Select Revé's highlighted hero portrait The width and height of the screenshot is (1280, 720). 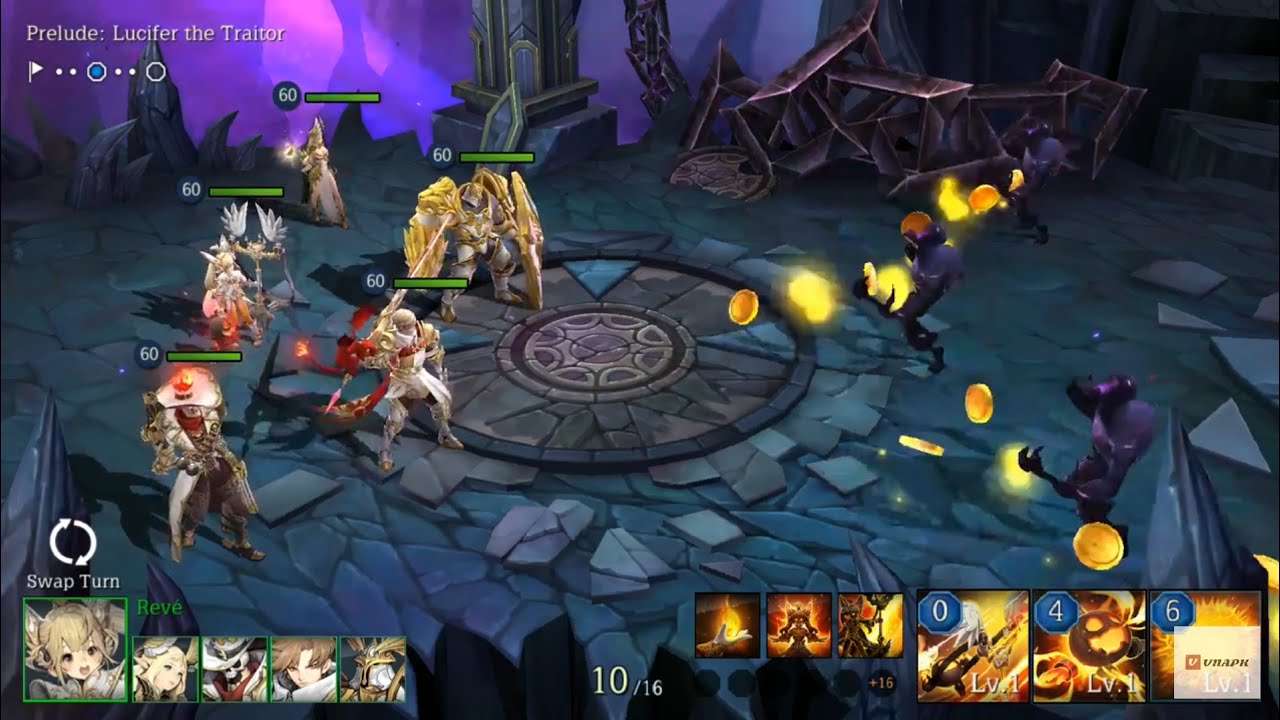click(73, 650)
